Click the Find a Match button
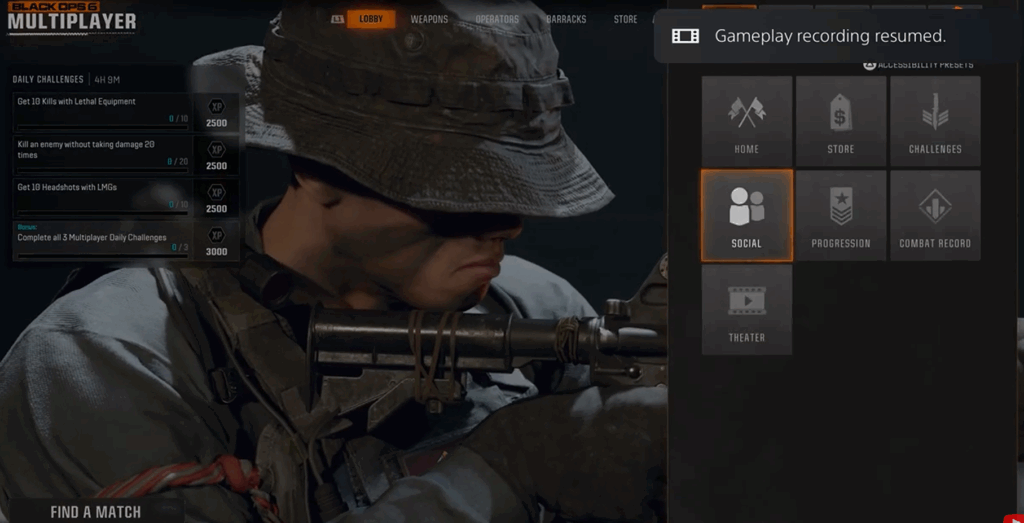1024x523 pixels. 96,512
